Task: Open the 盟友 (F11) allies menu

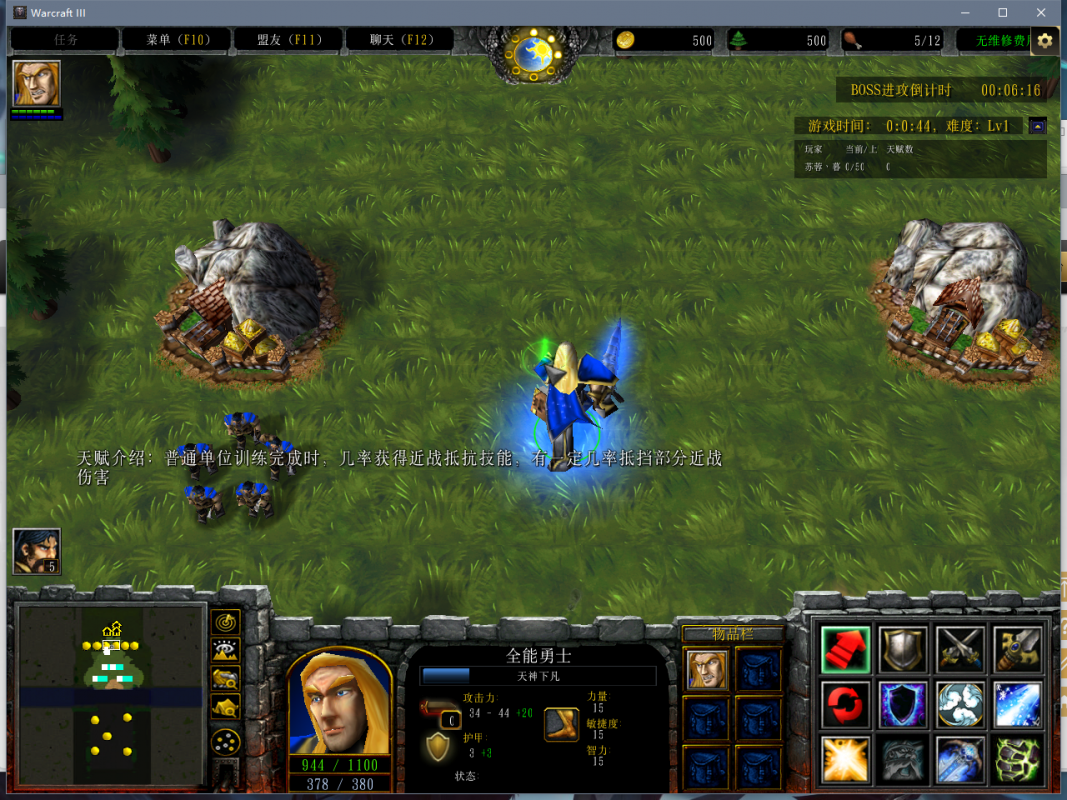Action: coord(288,40)
